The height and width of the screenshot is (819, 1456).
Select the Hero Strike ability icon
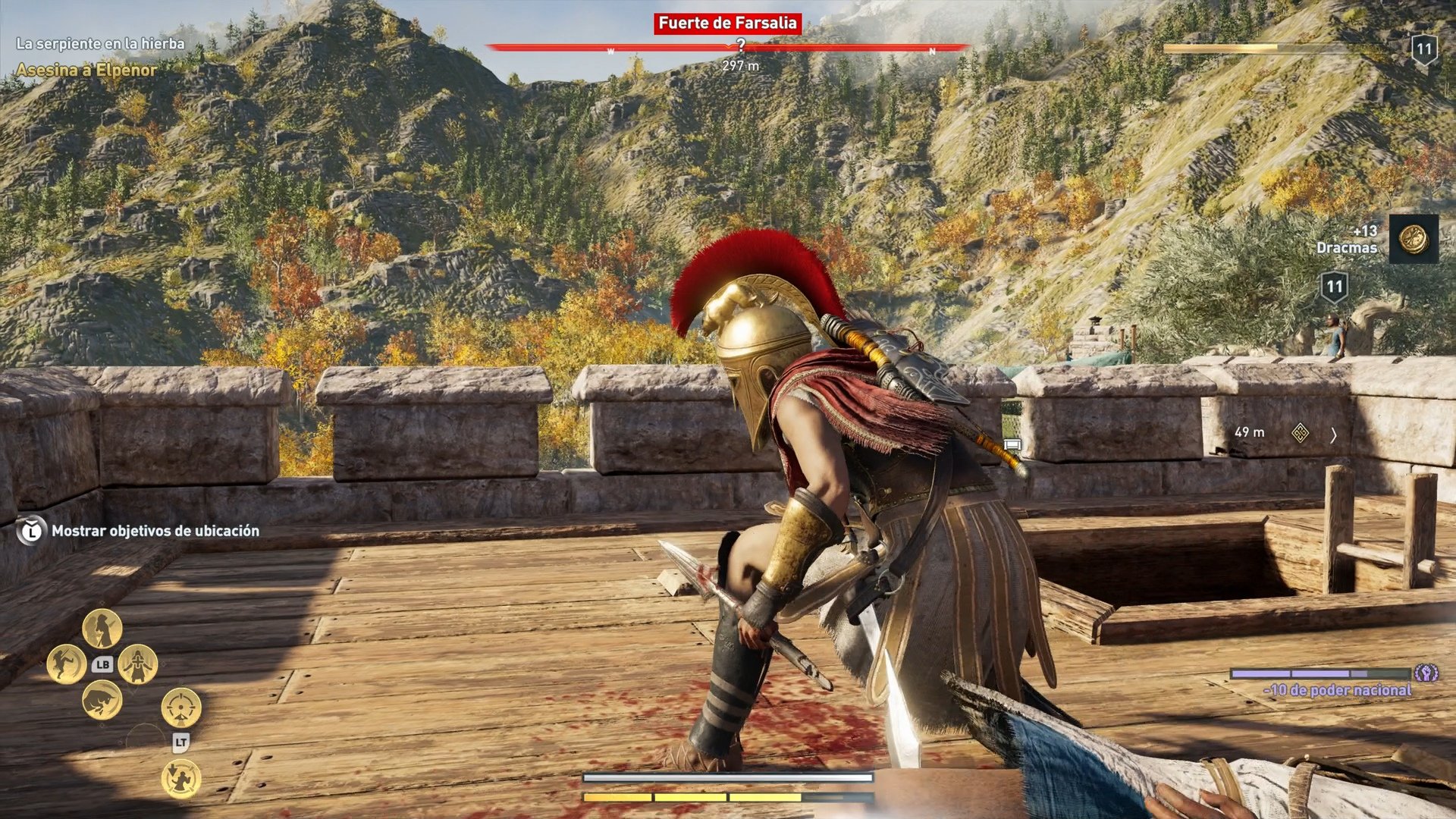point(102,626)
